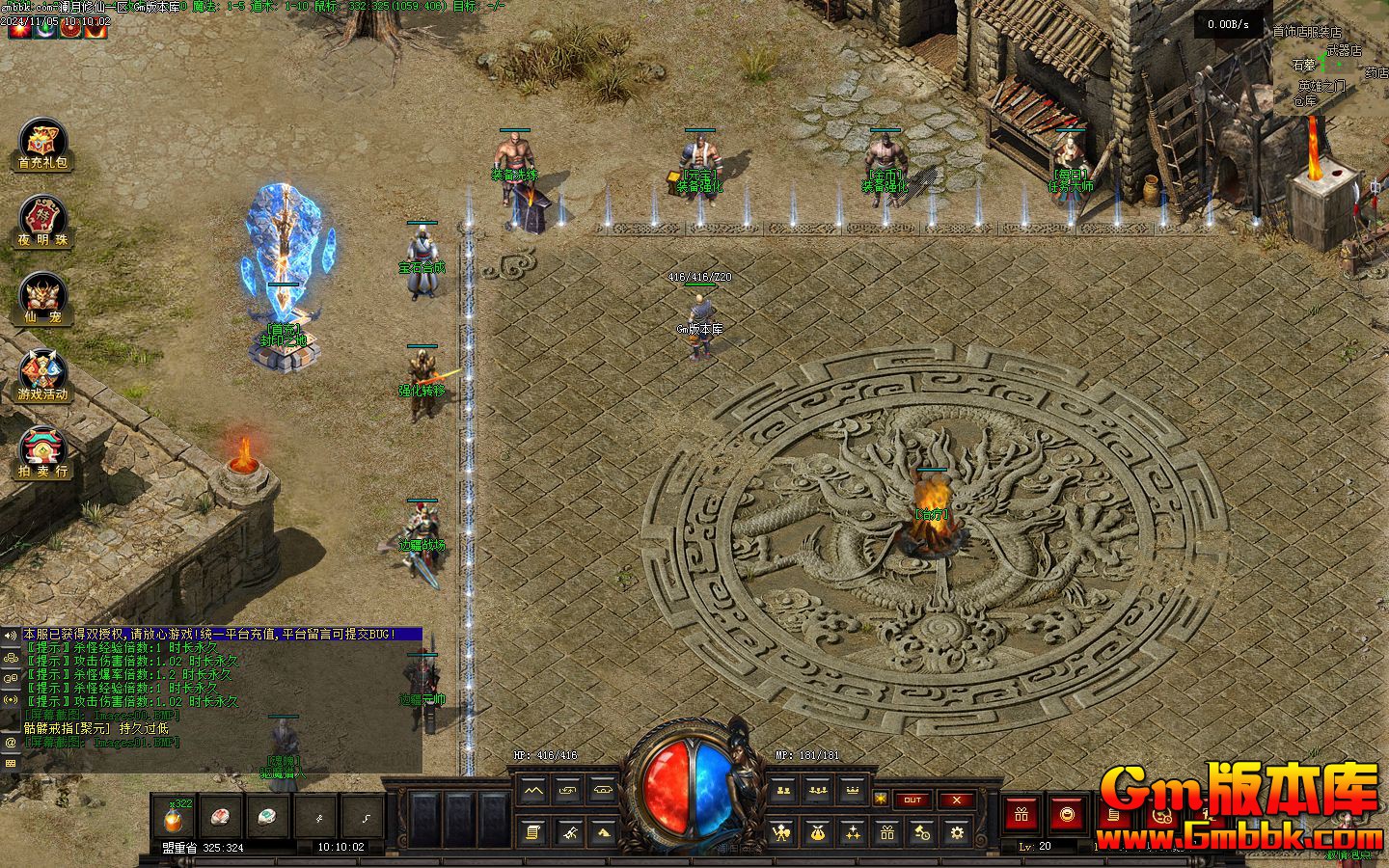Open the 游戏活动 game events panel
Image resolution: width=1389 pixels, height=868 pixels.
click(x=42, y=375)
